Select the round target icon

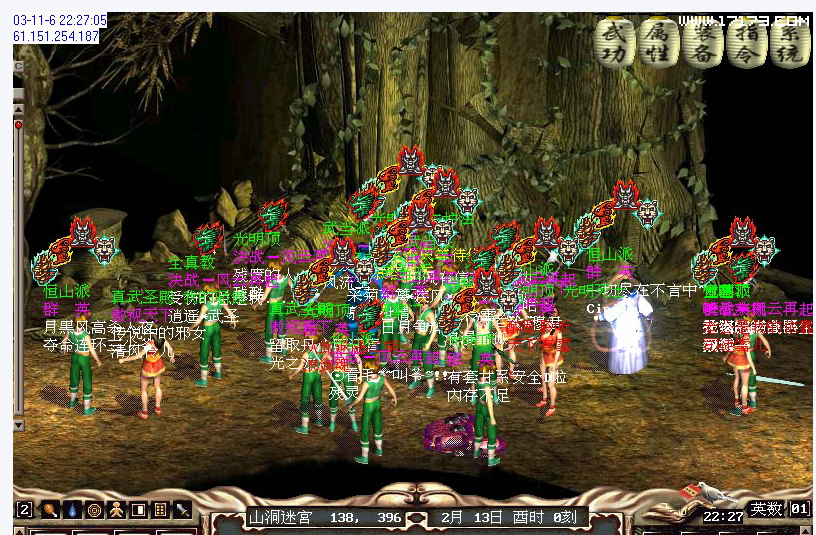tap(94, 510)
